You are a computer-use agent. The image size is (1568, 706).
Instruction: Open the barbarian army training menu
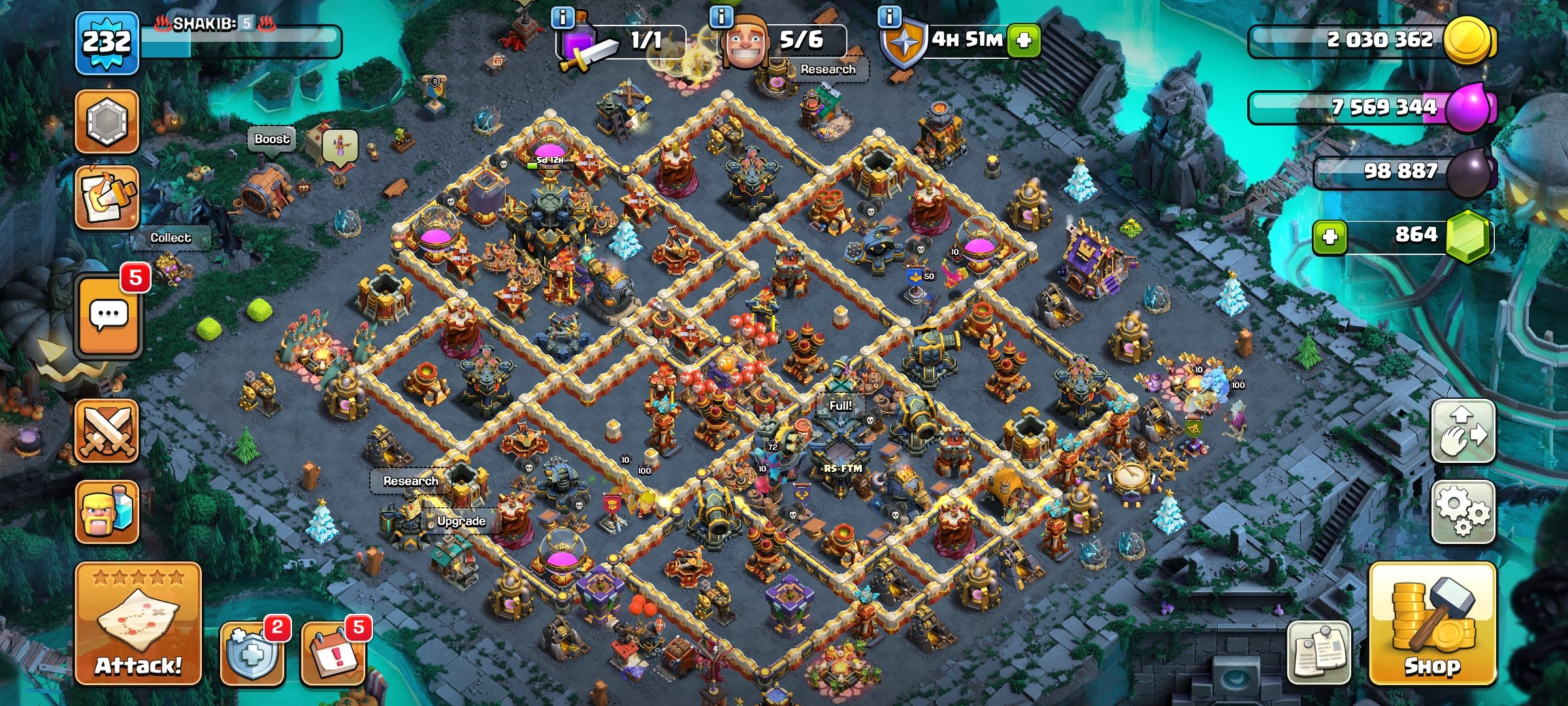click(x=107, y=512)
